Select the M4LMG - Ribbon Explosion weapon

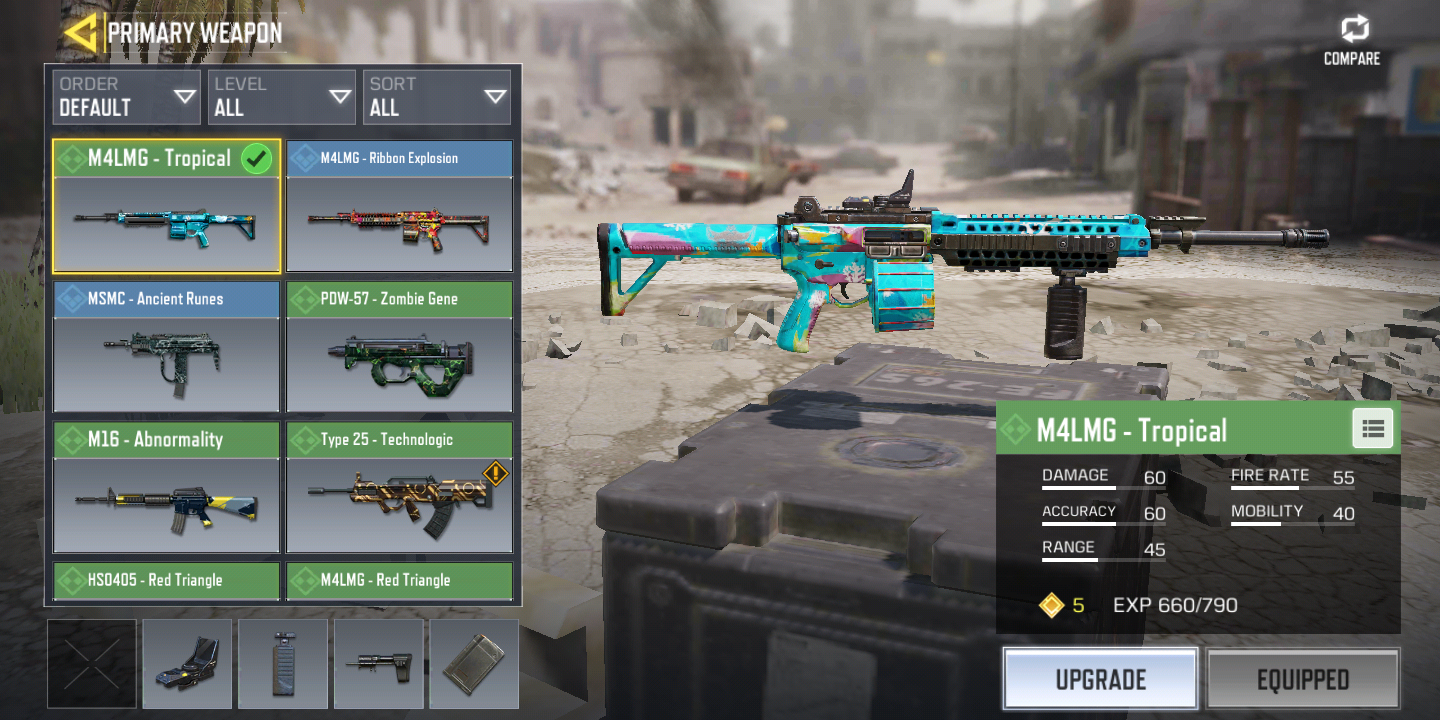click(x=399, y=207)
